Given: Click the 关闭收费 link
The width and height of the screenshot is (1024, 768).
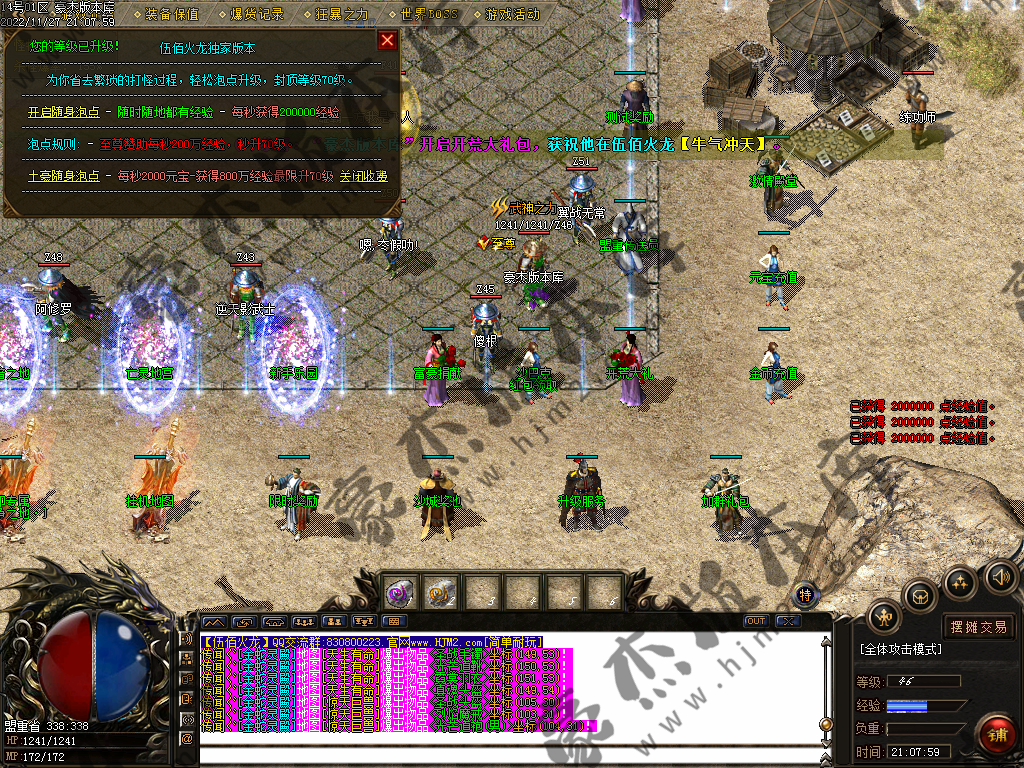Looking at the screenshot, I should (364, 176).
